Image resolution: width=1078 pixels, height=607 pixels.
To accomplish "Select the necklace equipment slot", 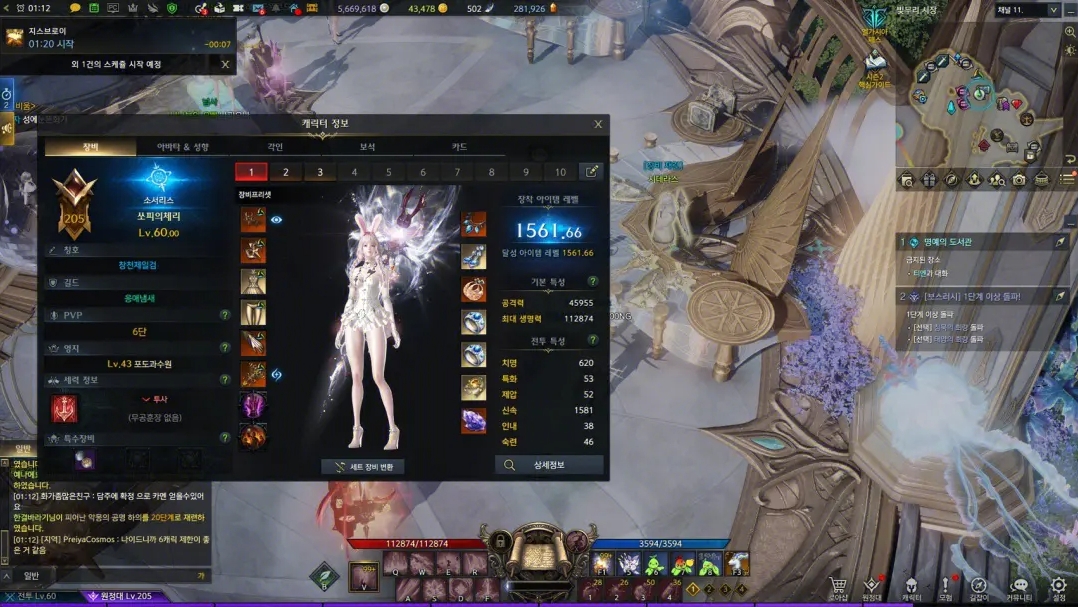I will (473, 225).
